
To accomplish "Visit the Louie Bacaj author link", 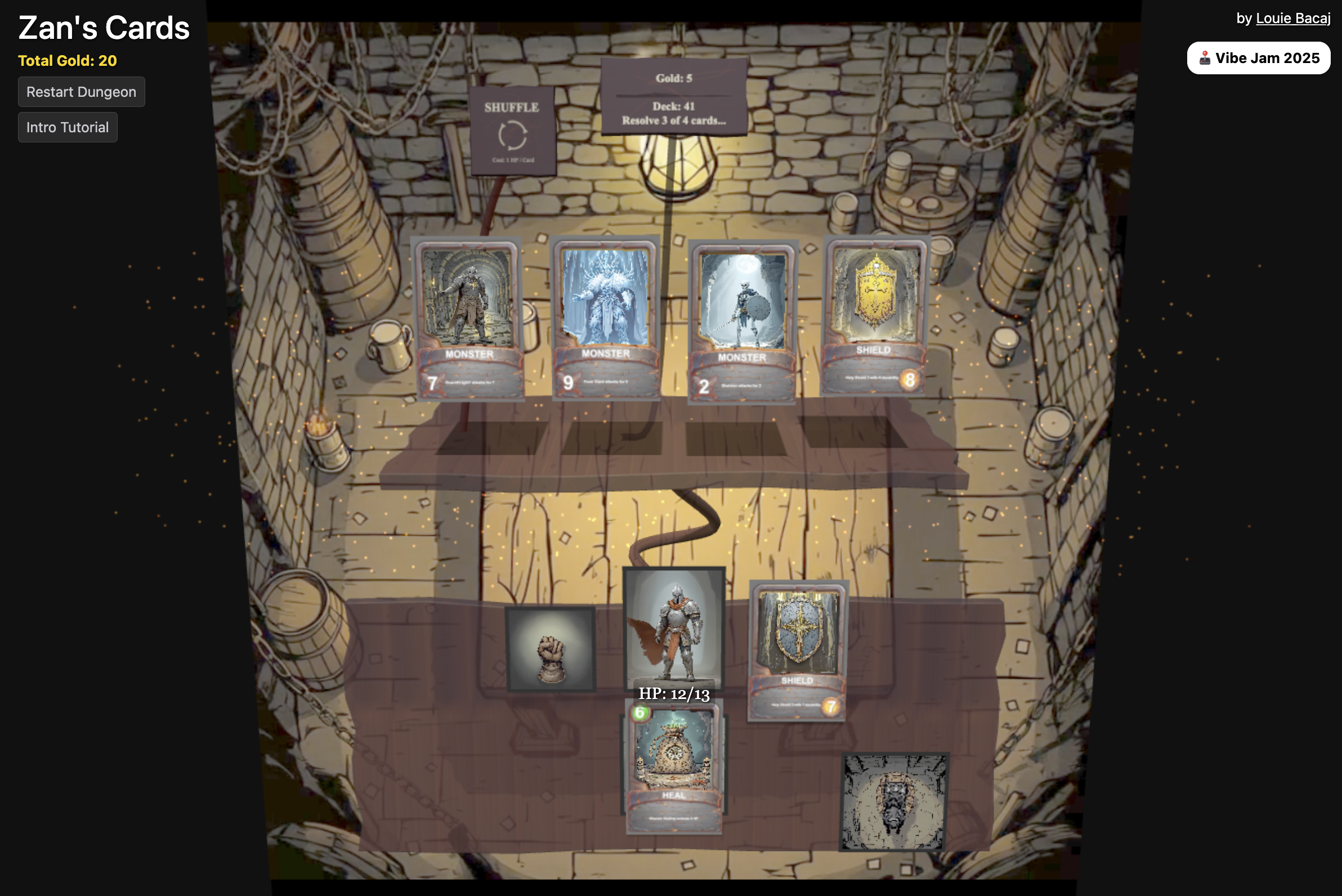I will (x=1293, y=18).
